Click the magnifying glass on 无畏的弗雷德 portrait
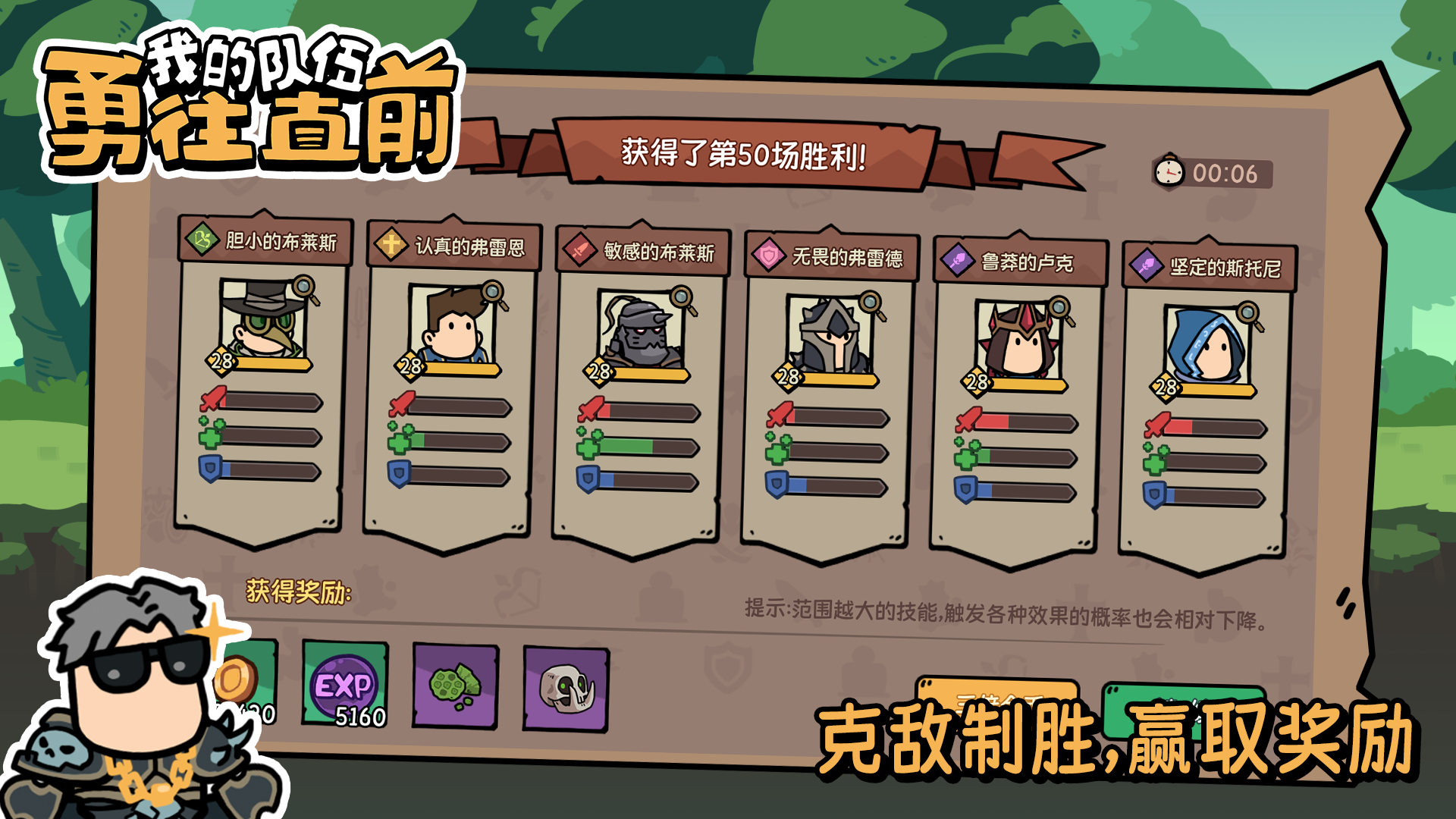The height and width of the screenshot is (819, 1456). coord(872,300)
